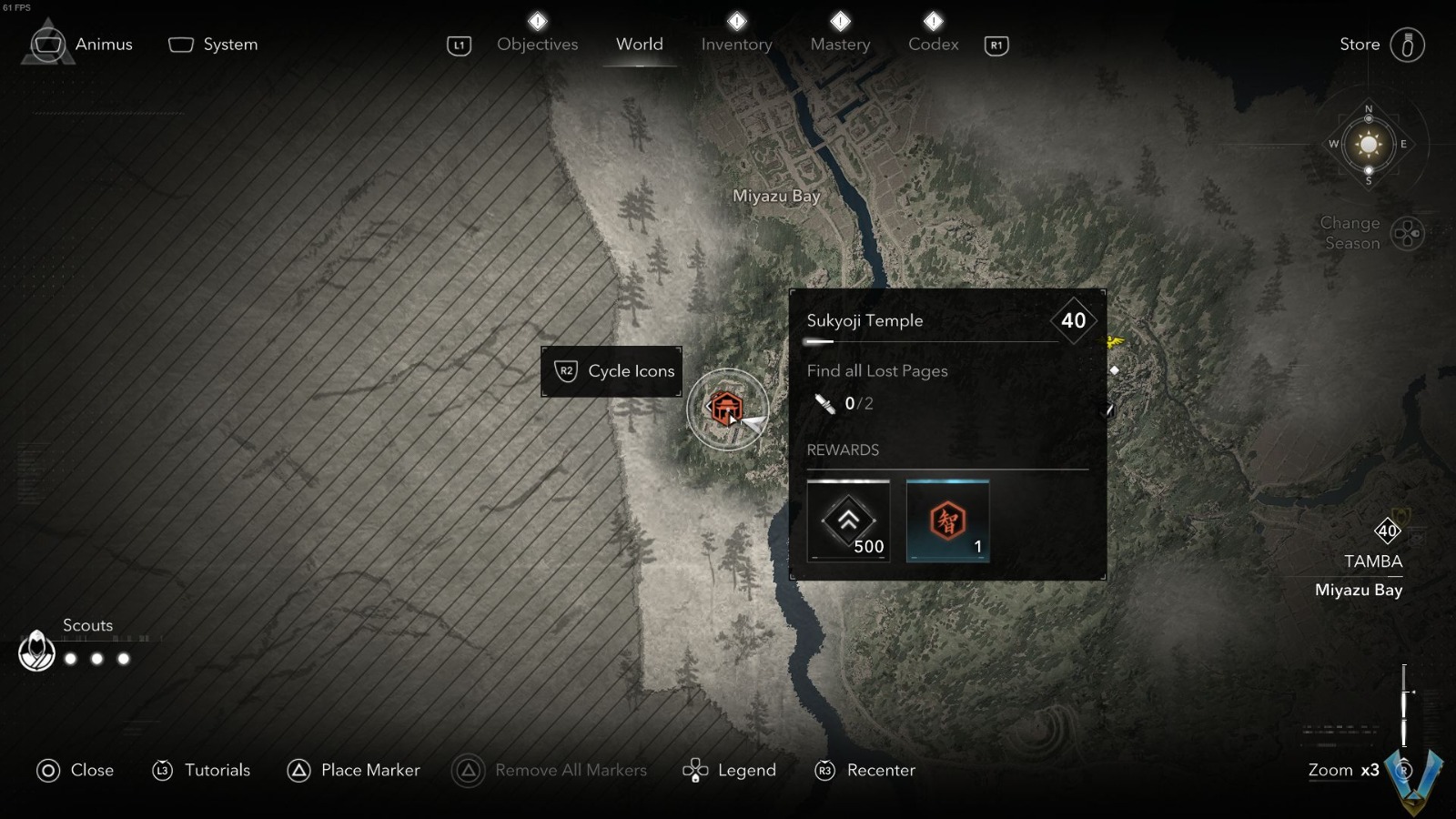Open the Codex tab

tap(933, 44)
